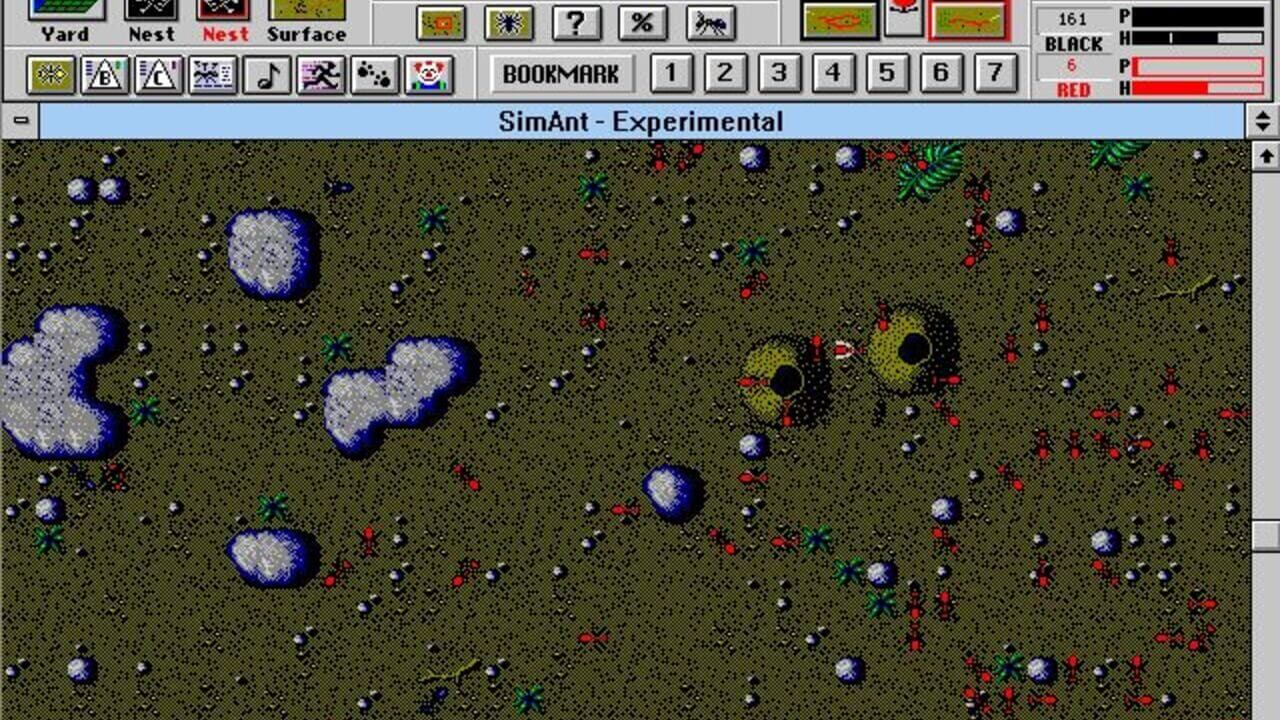Select bookmark number 1
This screenshot has width=1280, height=720.
point(671,73)
